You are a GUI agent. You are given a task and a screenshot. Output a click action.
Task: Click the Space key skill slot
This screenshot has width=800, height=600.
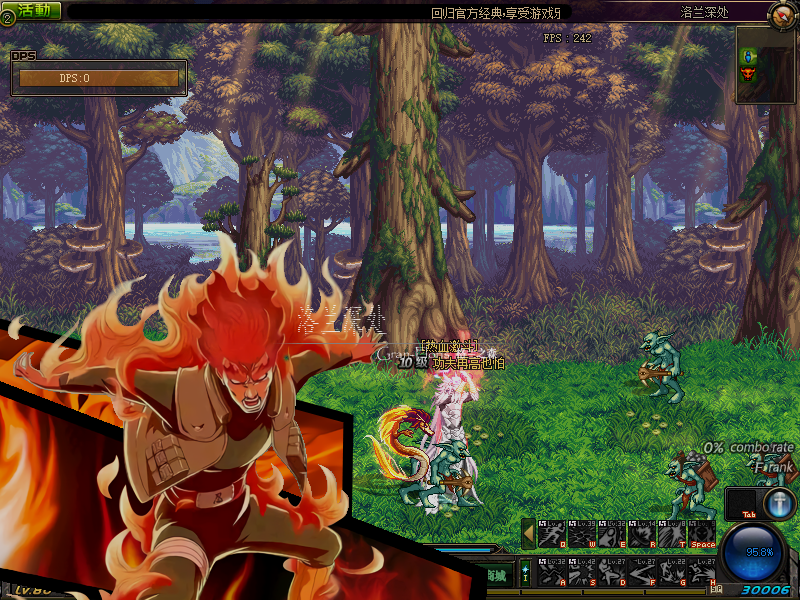[702, 535]
